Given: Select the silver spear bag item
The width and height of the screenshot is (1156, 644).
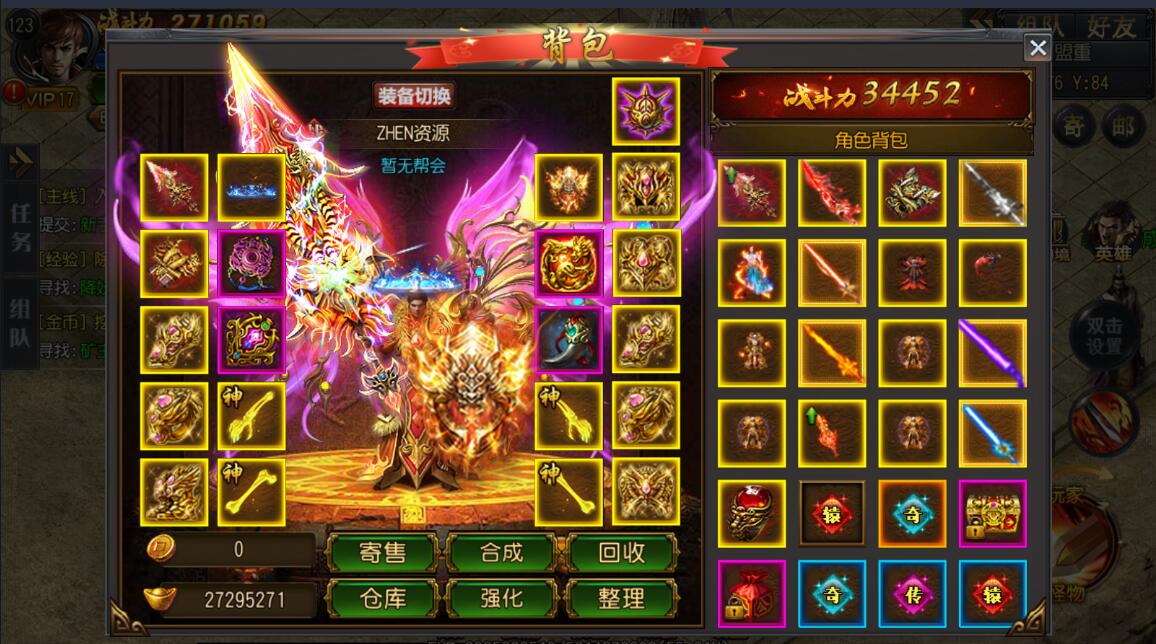Looking at the screenshot, I should (x=992, y=193).
